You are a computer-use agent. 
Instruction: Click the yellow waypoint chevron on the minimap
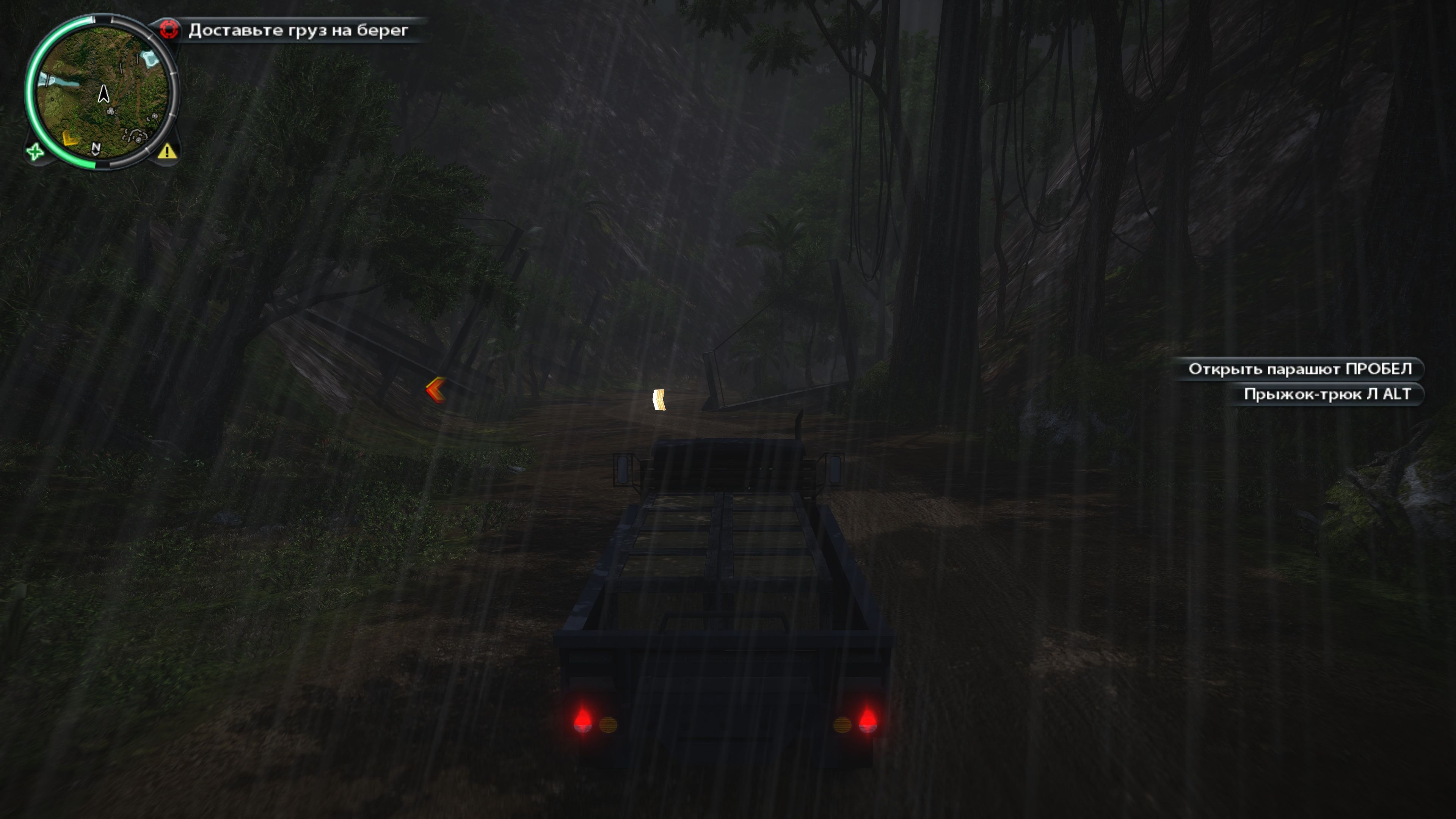coord(69,139)
